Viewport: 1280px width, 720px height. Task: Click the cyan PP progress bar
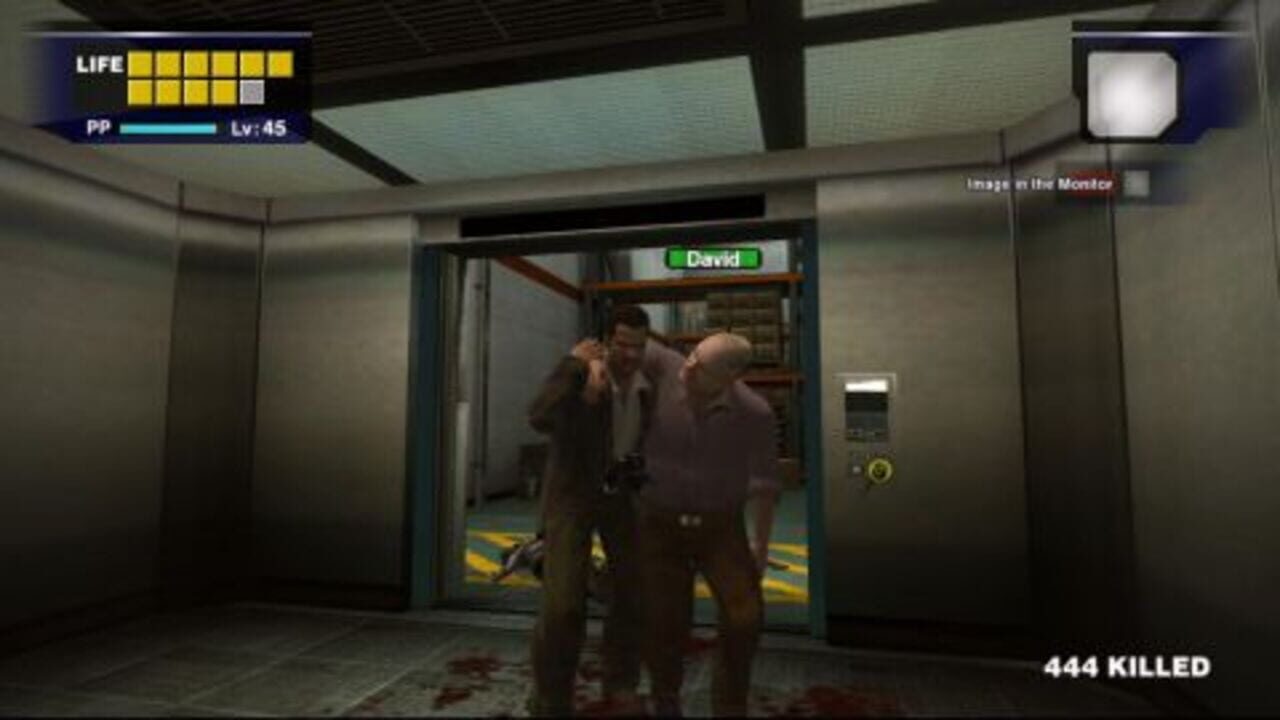coord(168,127)
